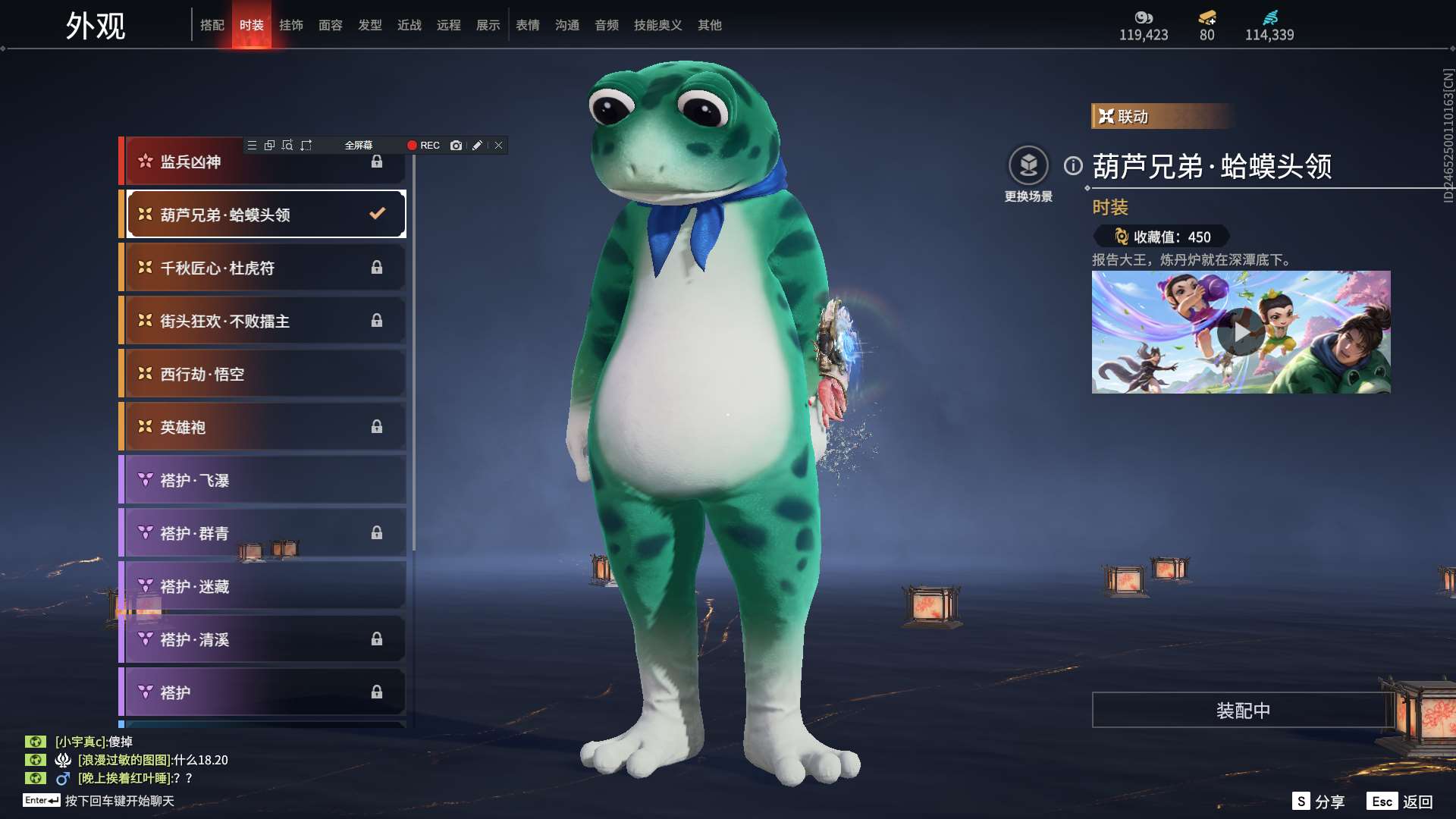Open the 表情 emotes tab
Image resolution: width=1456 pixels, height=819 pixels.
click(528, 25)
